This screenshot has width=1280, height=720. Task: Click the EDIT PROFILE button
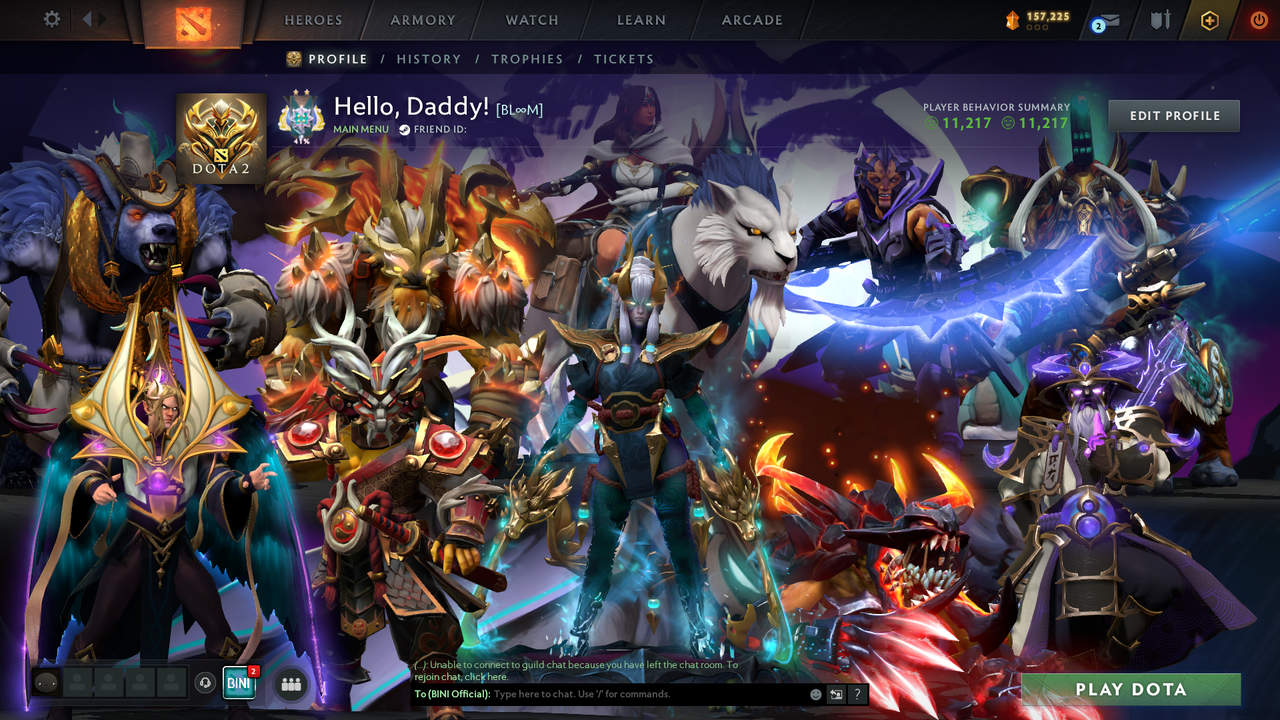click(1173, 115)
